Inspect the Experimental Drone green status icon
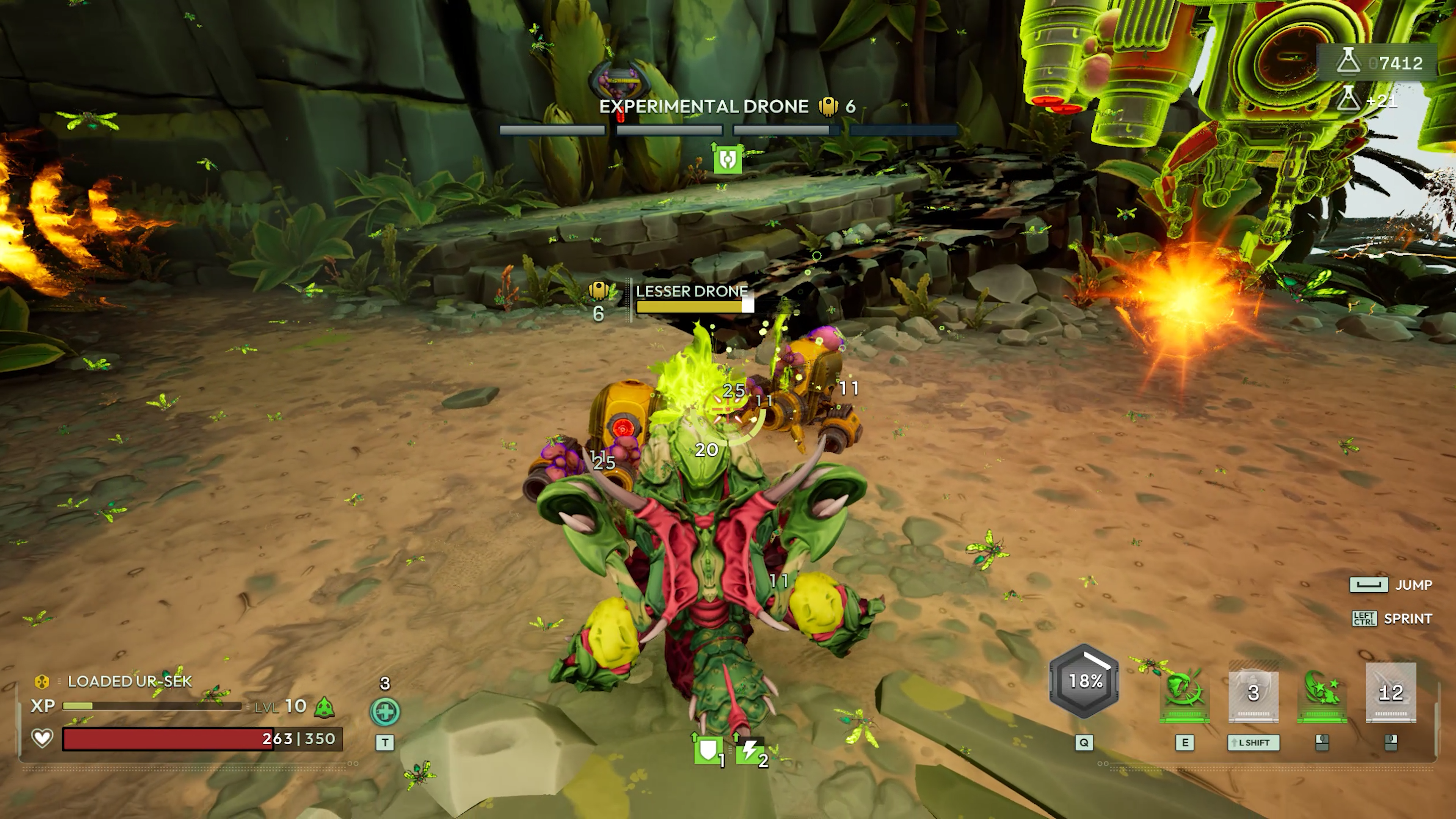 pos(728,159)
